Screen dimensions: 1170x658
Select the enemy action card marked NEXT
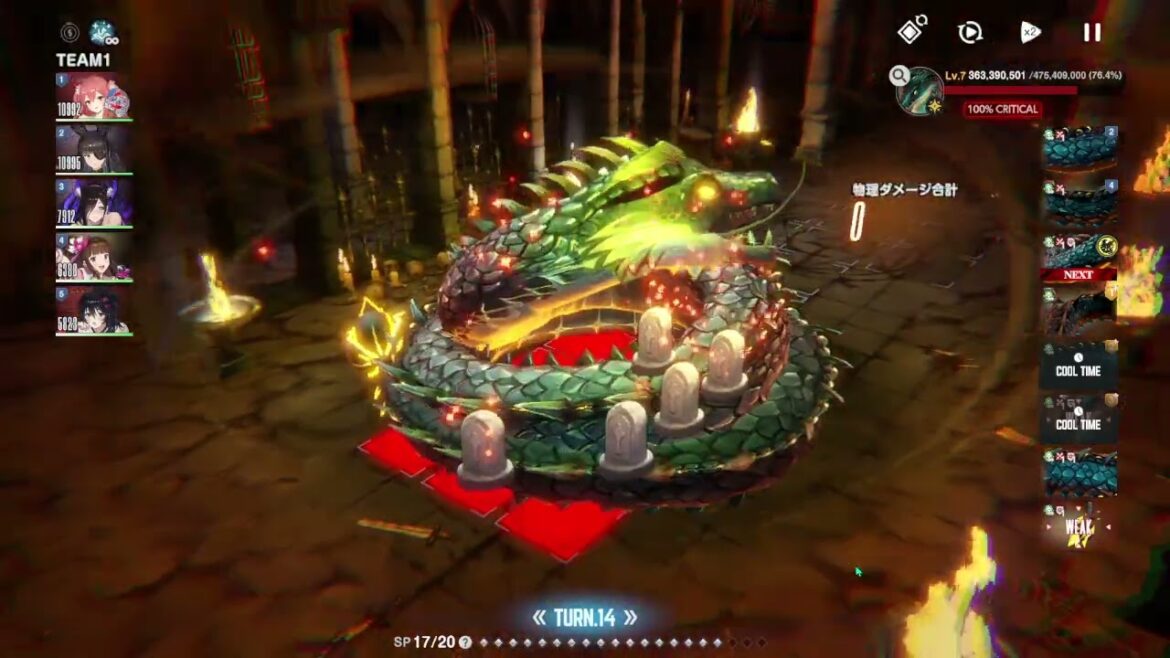tap(1079, 257)
